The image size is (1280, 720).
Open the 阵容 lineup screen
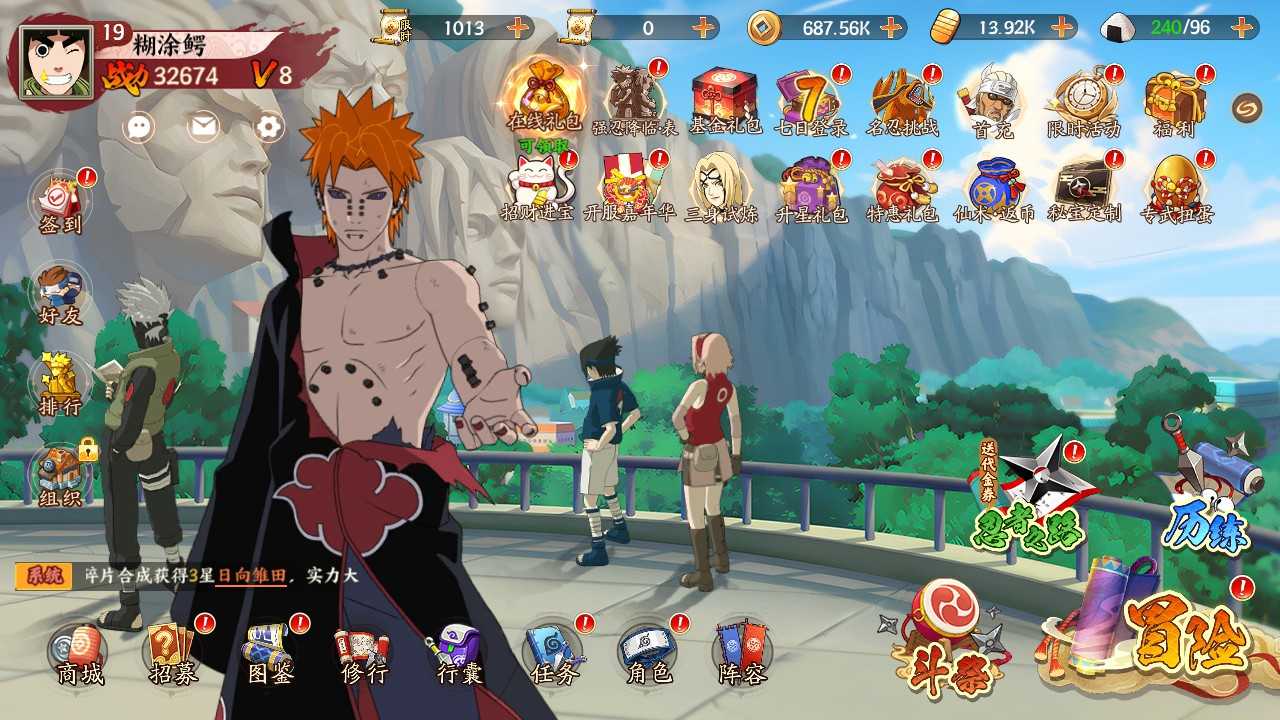click(742, 654)
